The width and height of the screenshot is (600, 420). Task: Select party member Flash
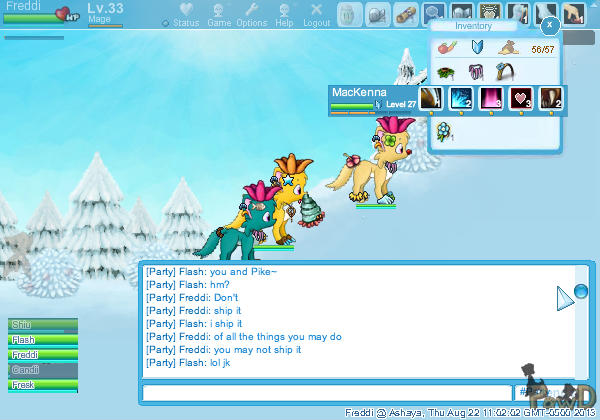[40, 340]
